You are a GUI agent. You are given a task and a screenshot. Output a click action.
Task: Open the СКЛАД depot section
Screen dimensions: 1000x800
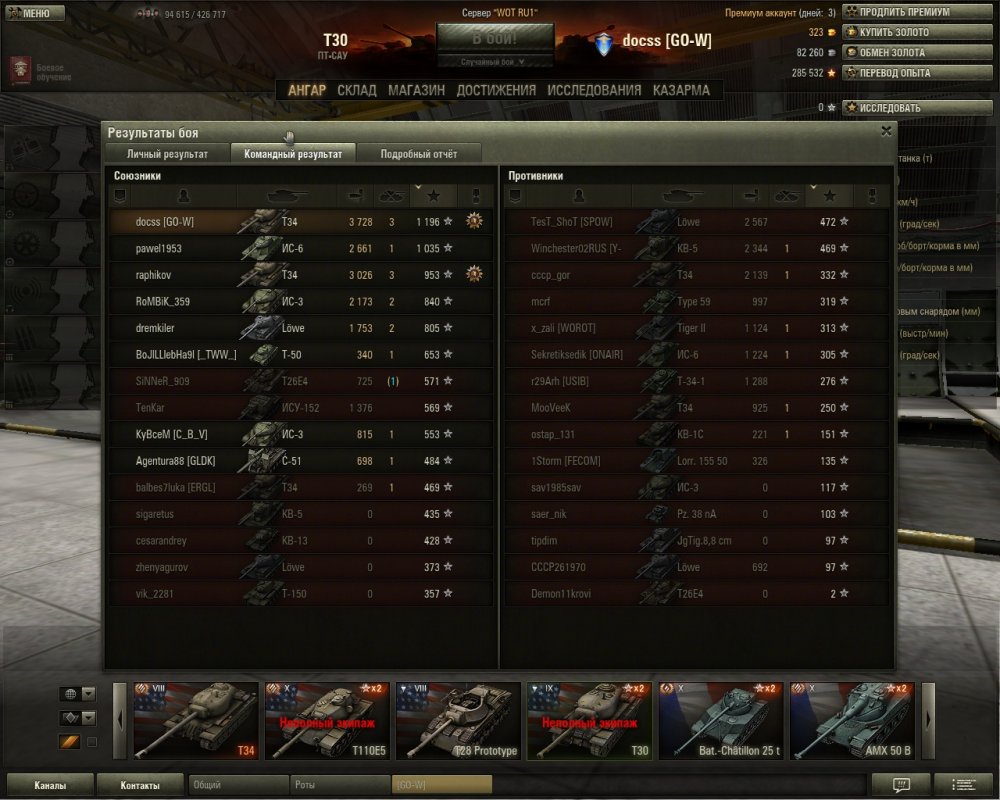[x=357, y=90]
